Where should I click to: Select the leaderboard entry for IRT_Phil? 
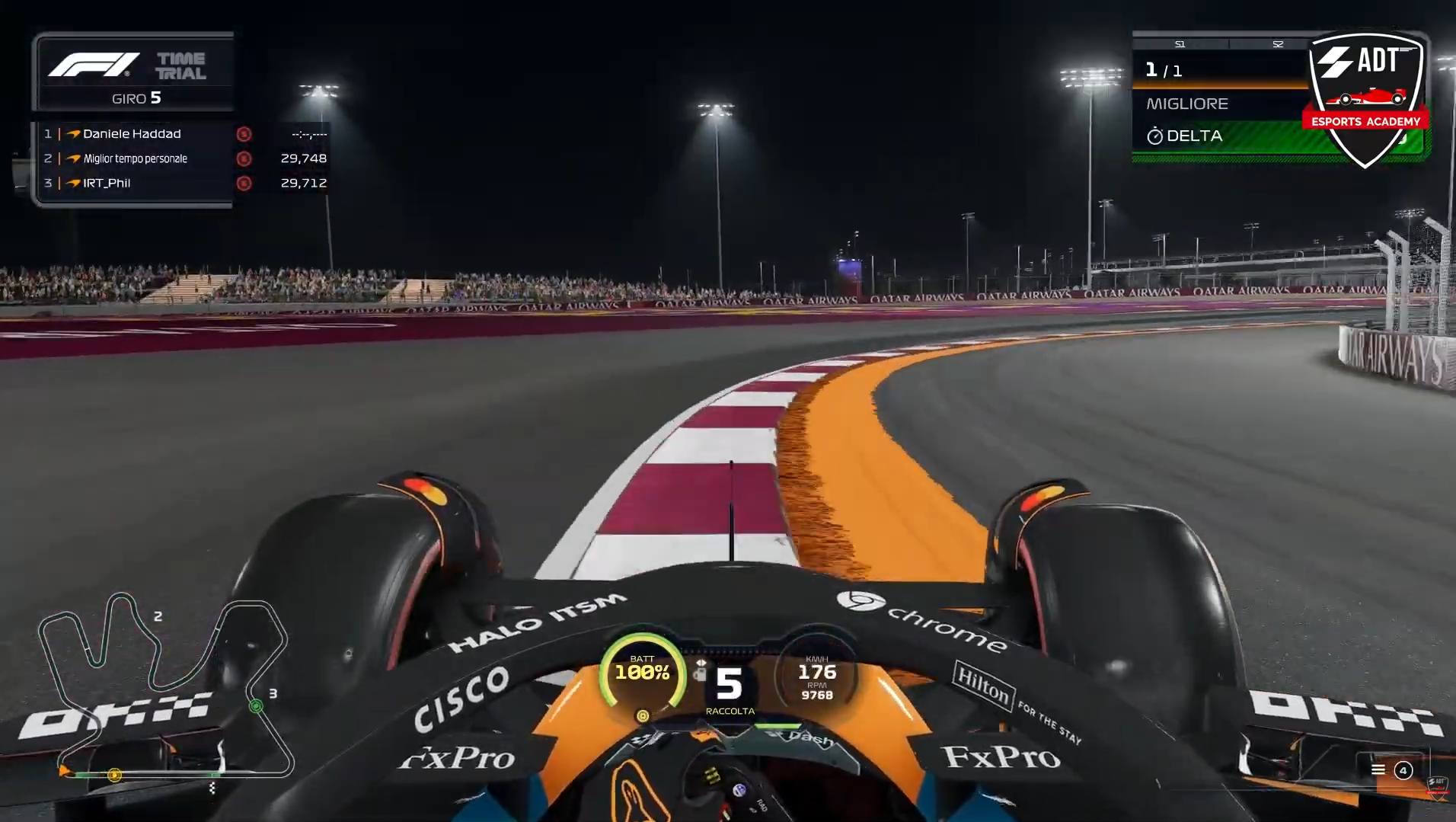(x=107, y=183)
